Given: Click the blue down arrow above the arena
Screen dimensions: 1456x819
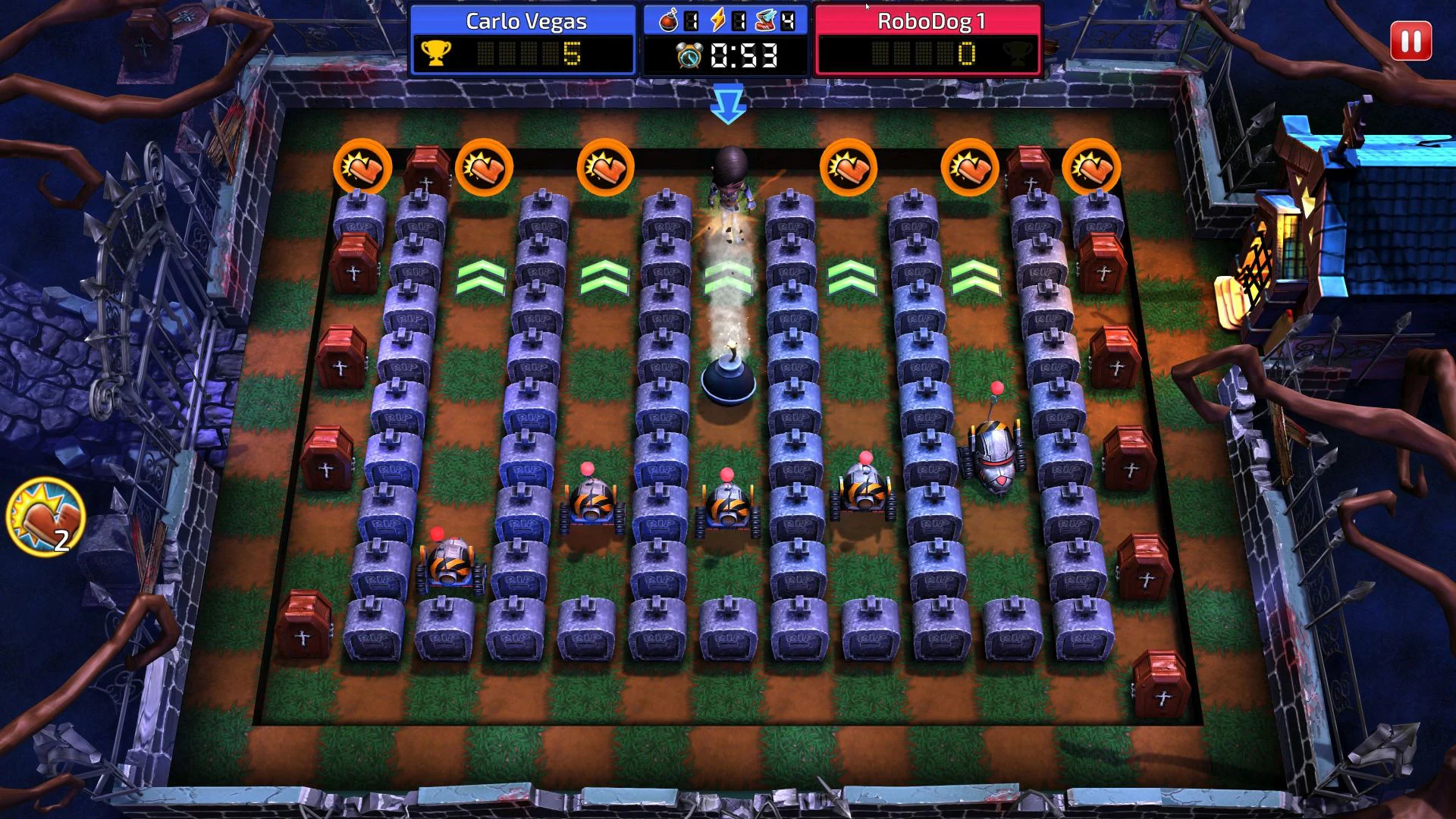Looking at the screenshot, I should (x=728, y=102).
